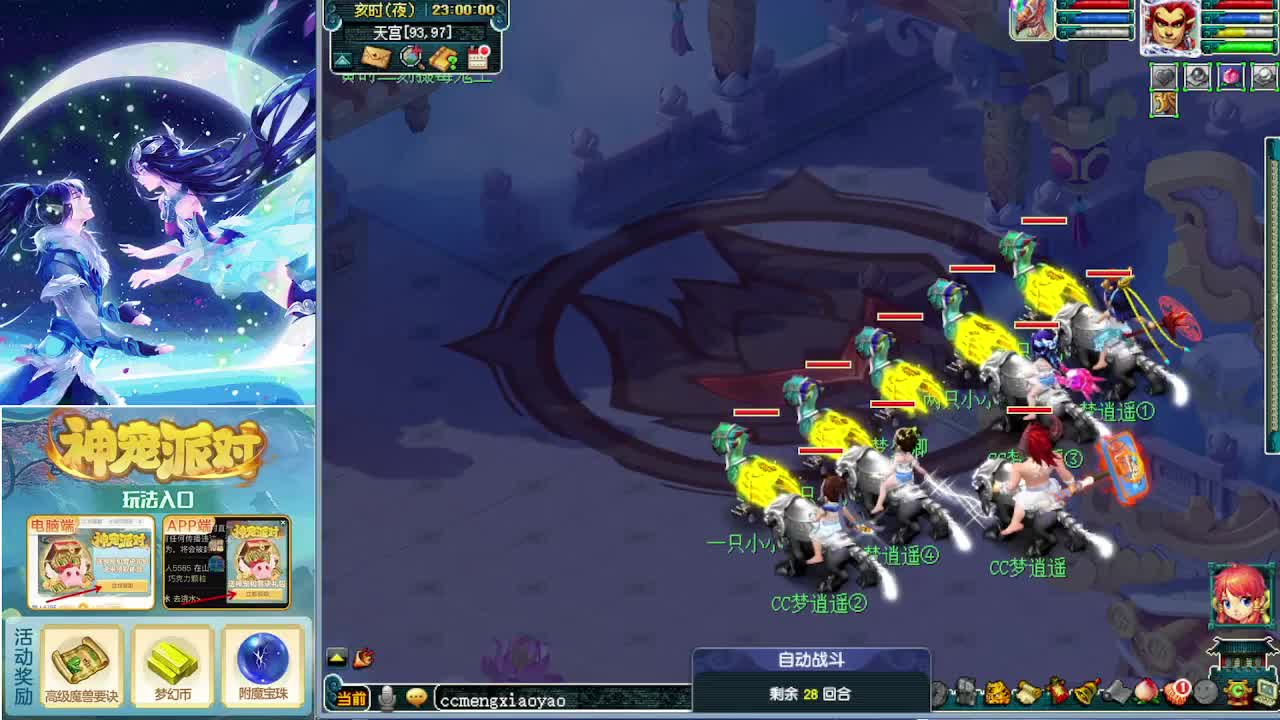This screenshot has width=1280, height=720.
Task: Open the pavilion building icon in bottom right corner
Action: click(1240, 655)
